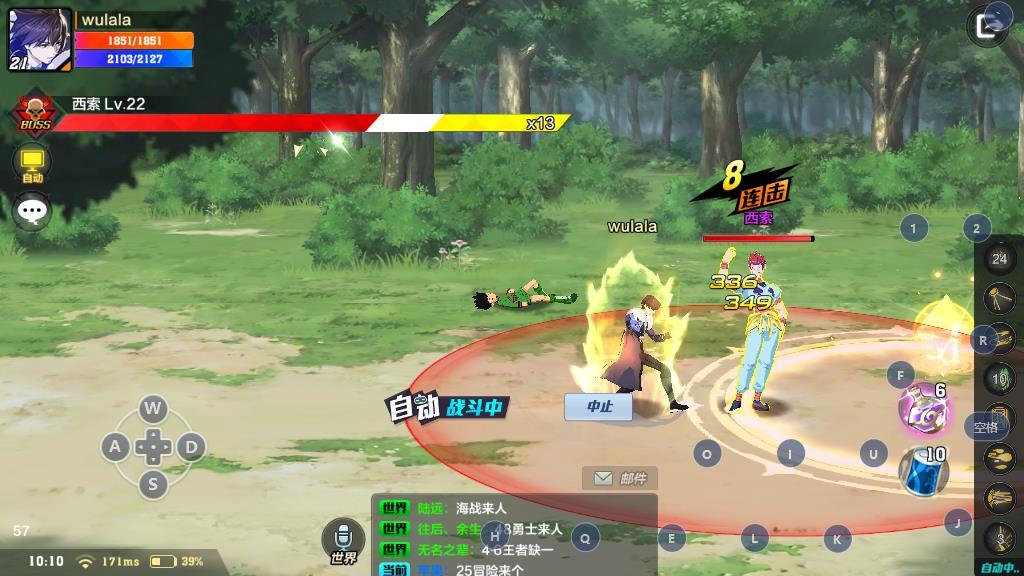This screenshot has height=576, width=1024.
Task: Activate the 世界 microphone voice button
Action: [x=343, y=541]
